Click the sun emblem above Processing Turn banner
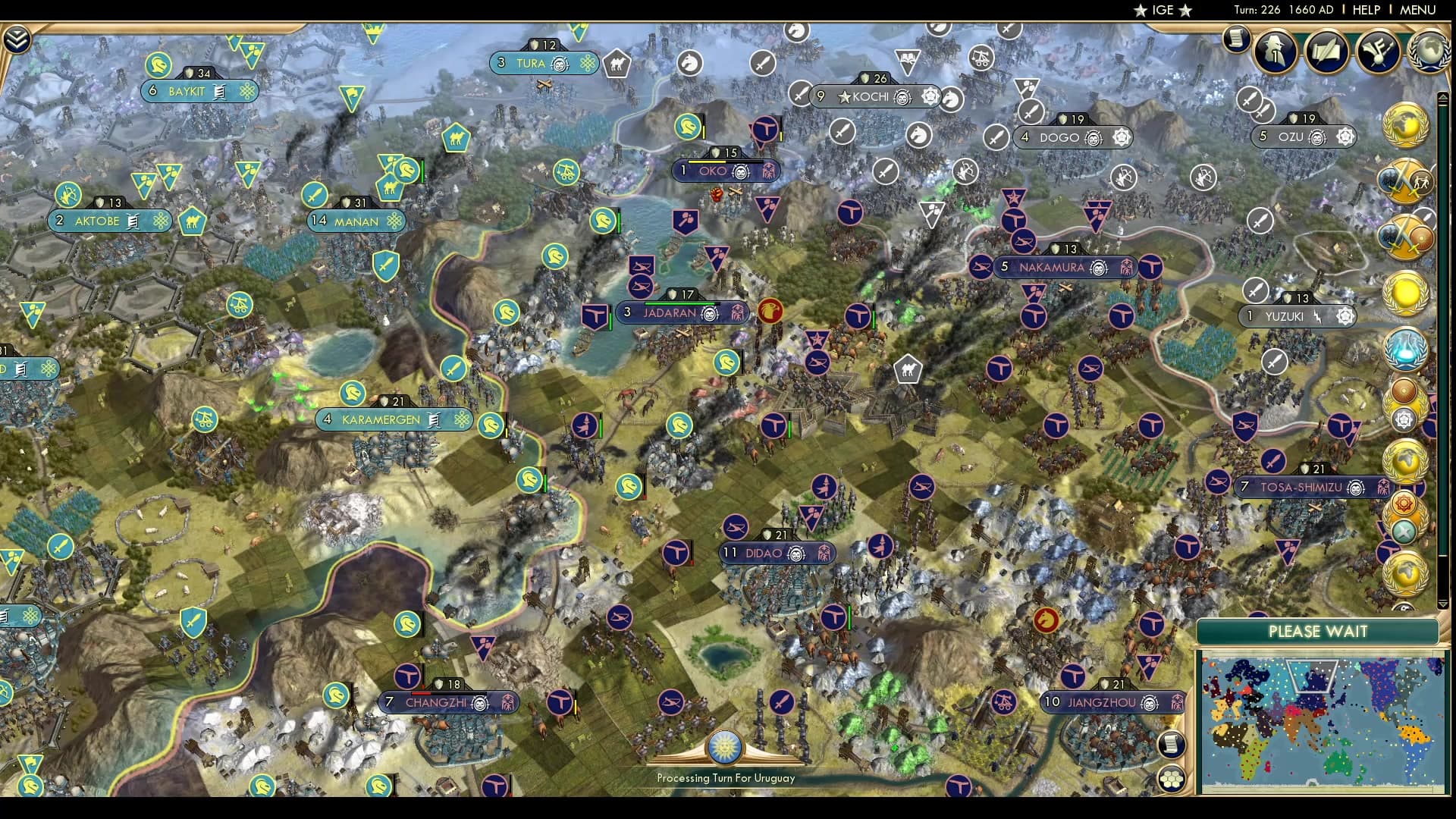 click(x=726, y=747)
